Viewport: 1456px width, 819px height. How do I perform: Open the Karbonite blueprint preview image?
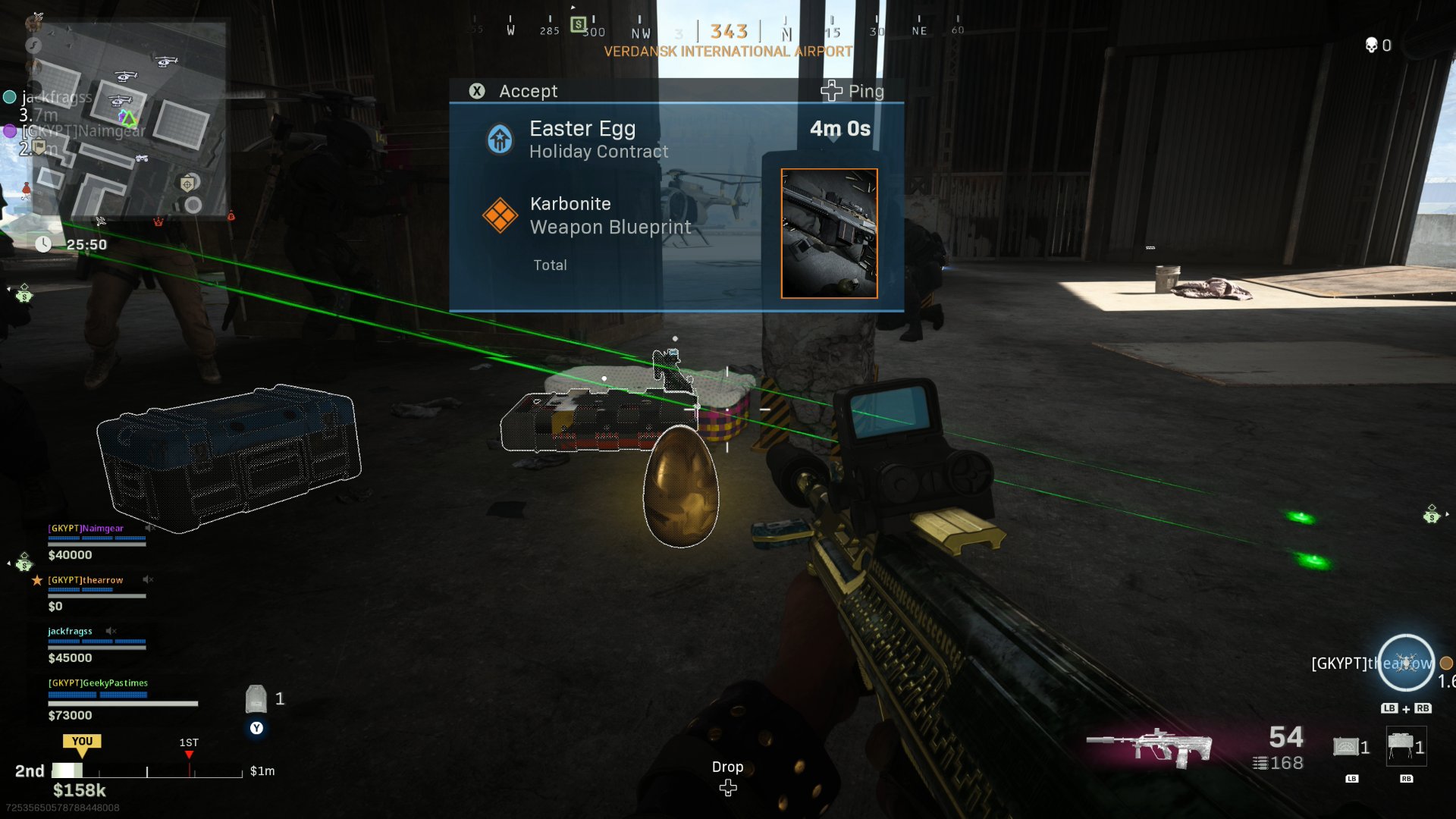click(828, 234)
